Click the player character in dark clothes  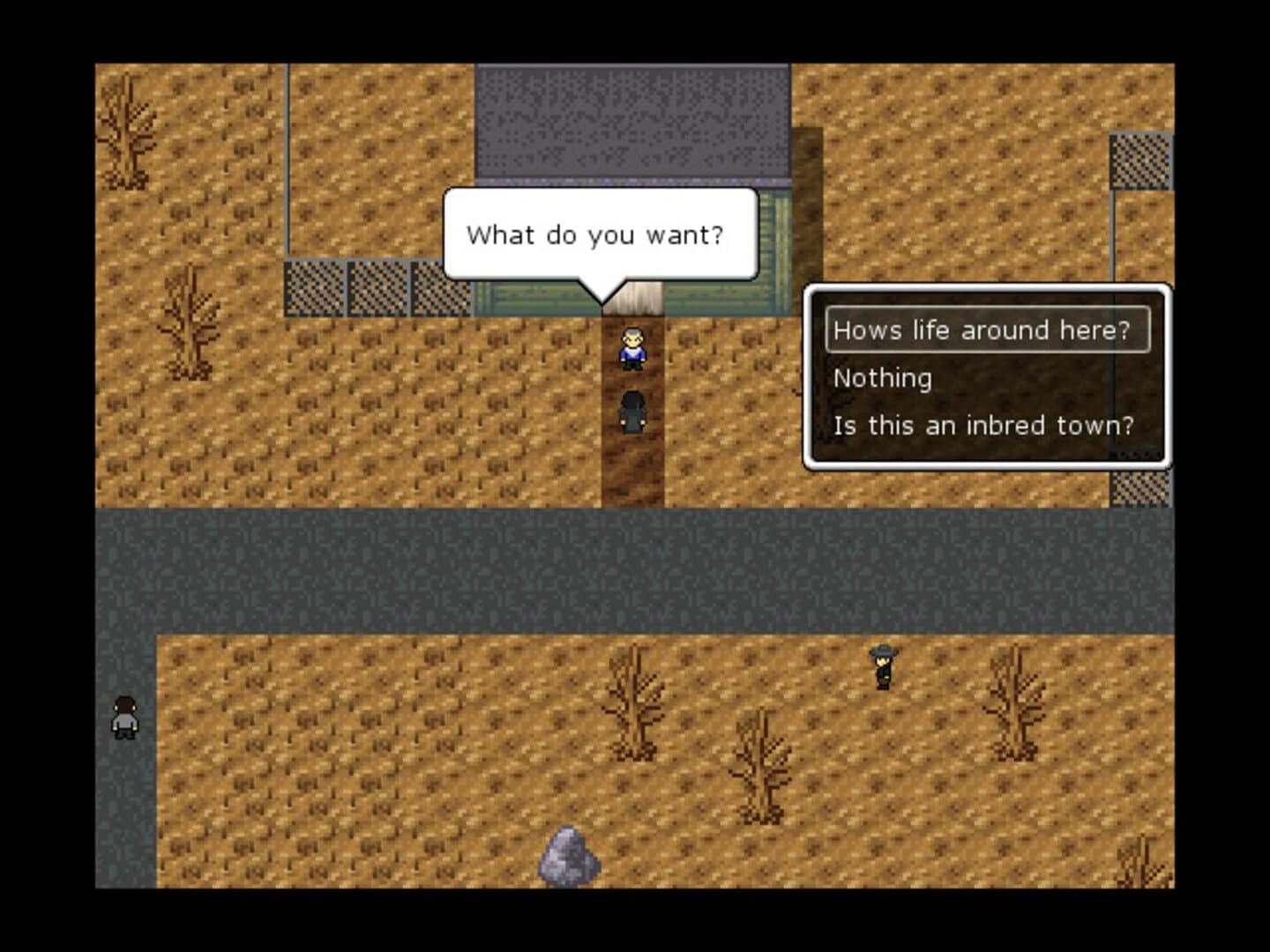(631, 410)
